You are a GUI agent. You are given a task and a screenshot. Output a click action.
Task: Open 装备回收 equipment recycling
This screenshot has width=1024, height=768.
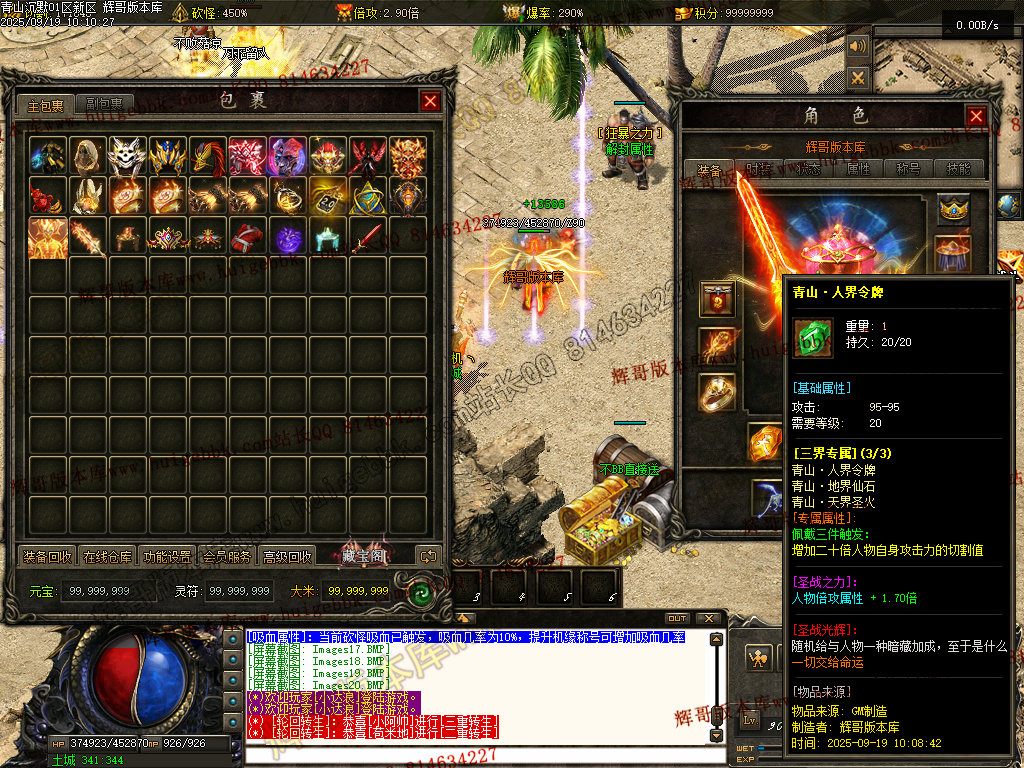point(47,557)
